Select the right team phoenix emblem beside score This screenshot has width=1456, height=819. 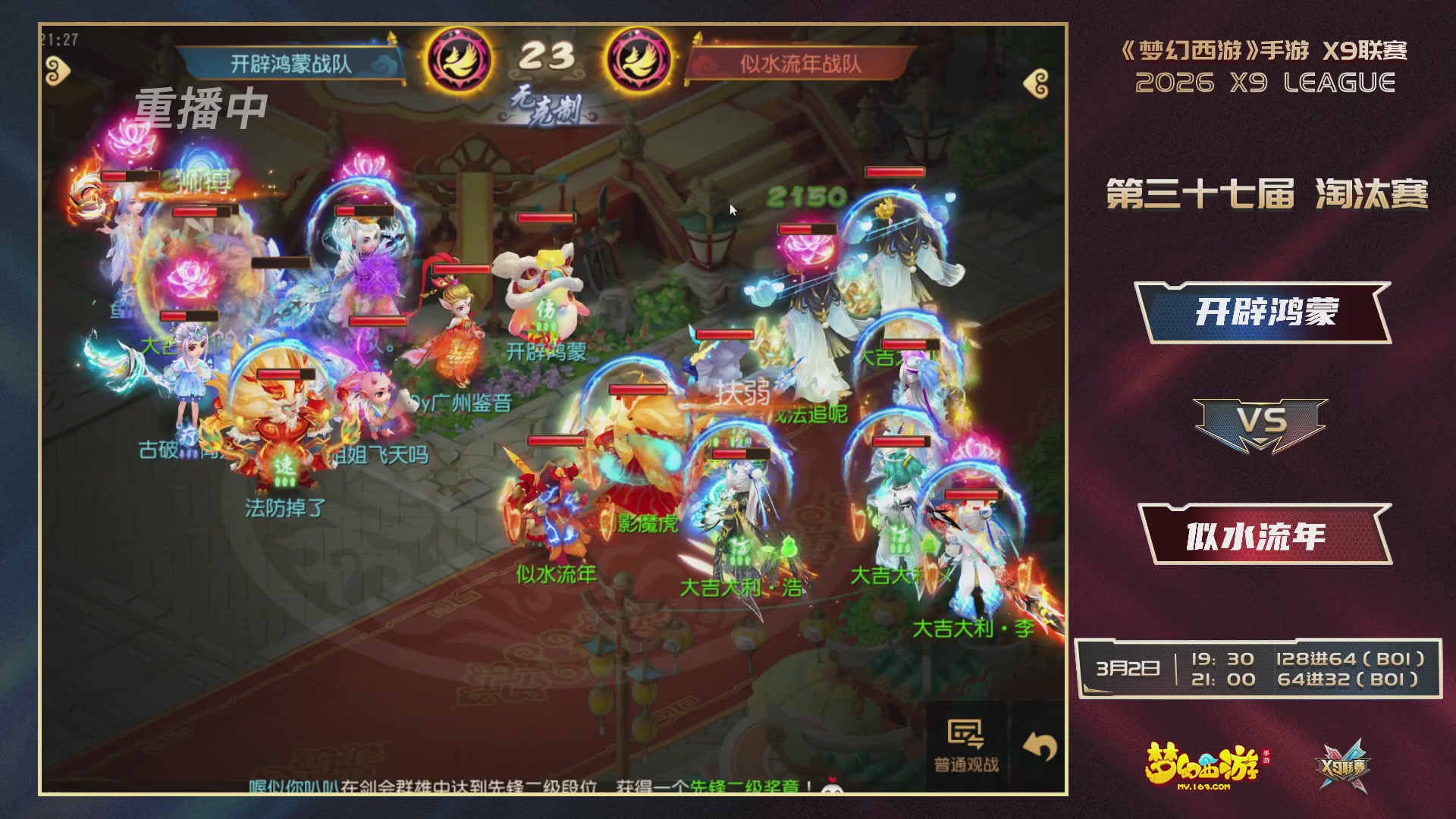click(639, 58)
